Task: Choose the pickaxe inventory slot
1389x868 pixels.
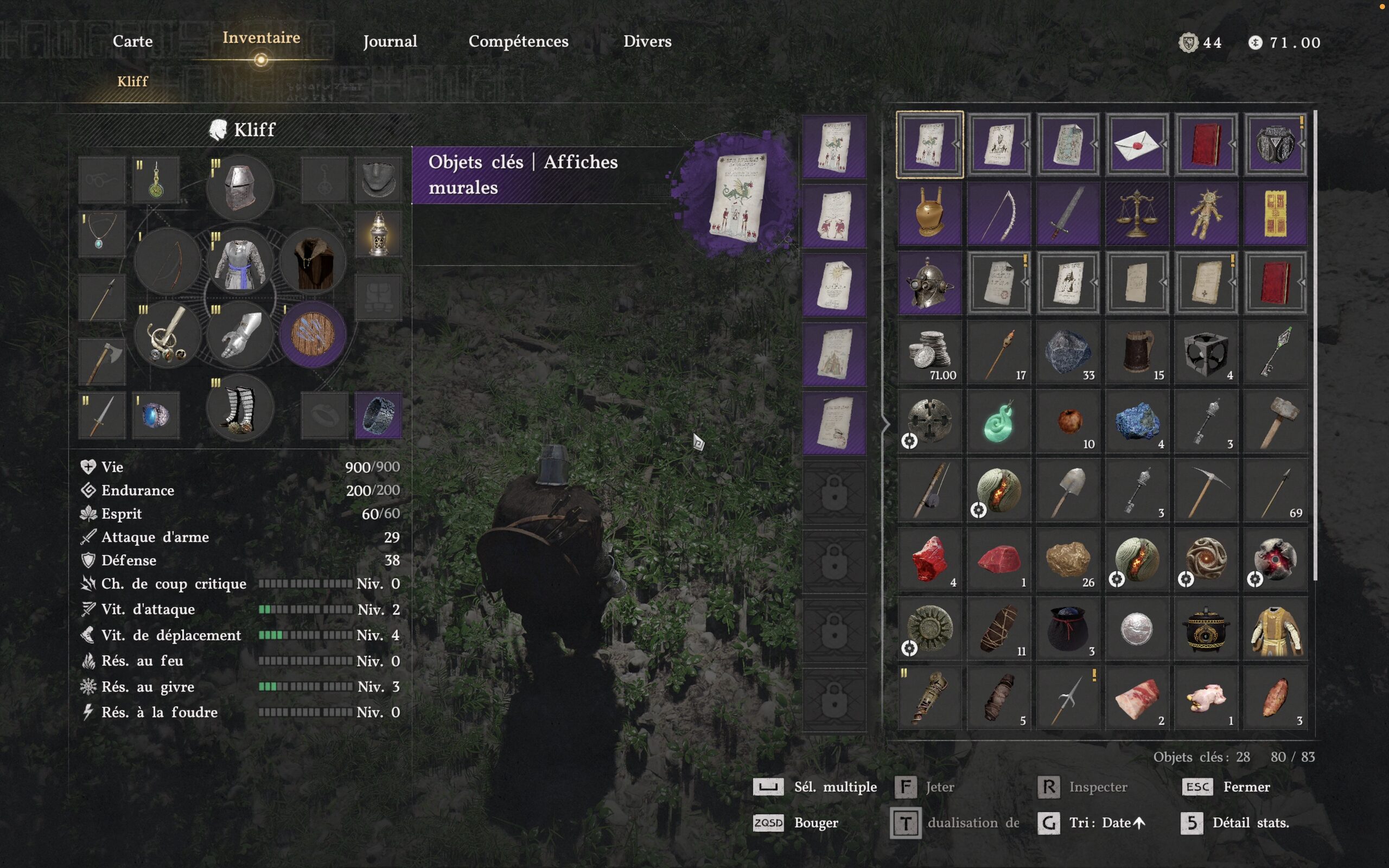Action: coord(1206,491)
